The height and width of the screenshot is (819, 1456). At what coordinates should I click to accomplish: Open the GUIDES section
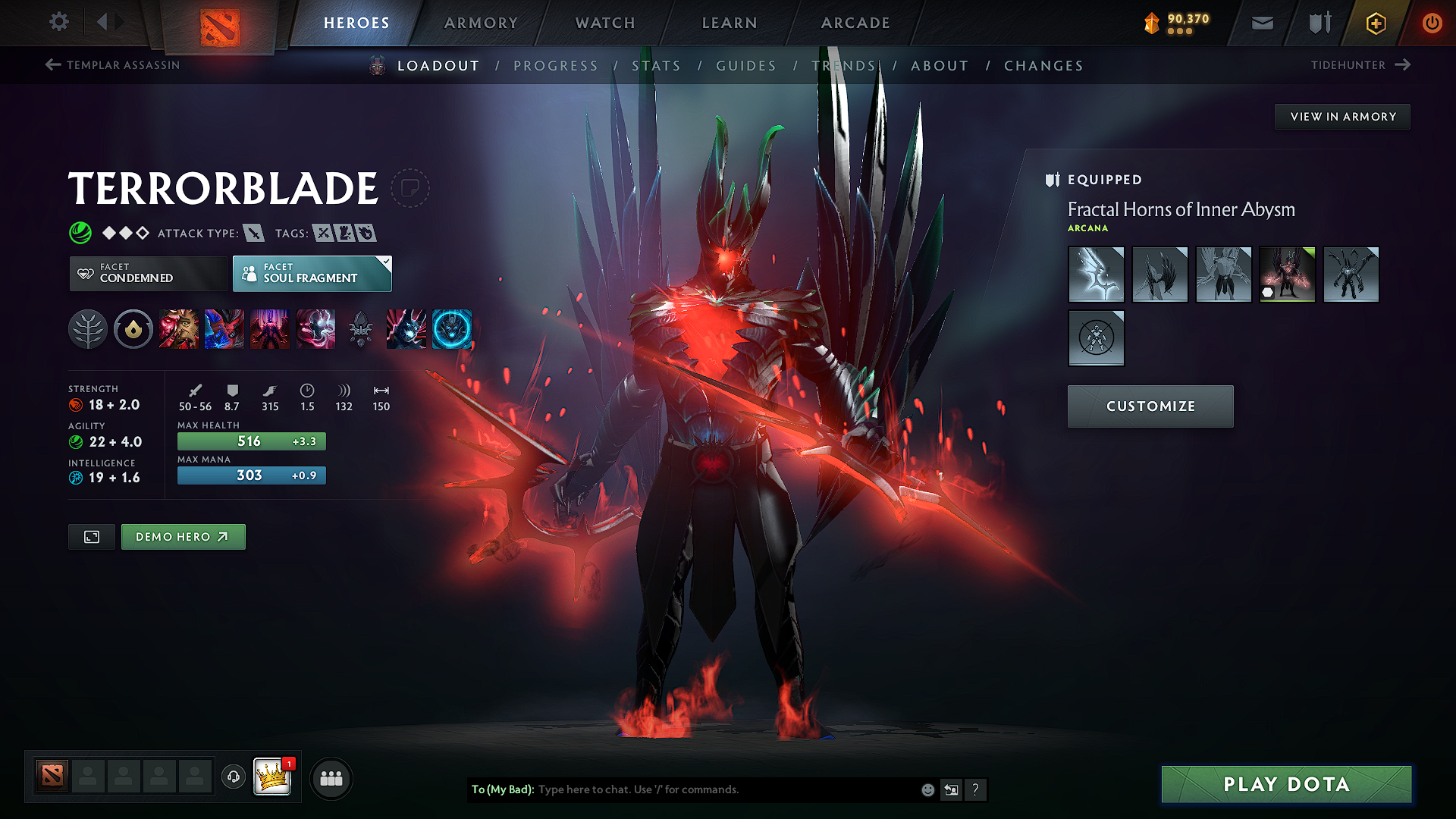(x=745, y=65)
